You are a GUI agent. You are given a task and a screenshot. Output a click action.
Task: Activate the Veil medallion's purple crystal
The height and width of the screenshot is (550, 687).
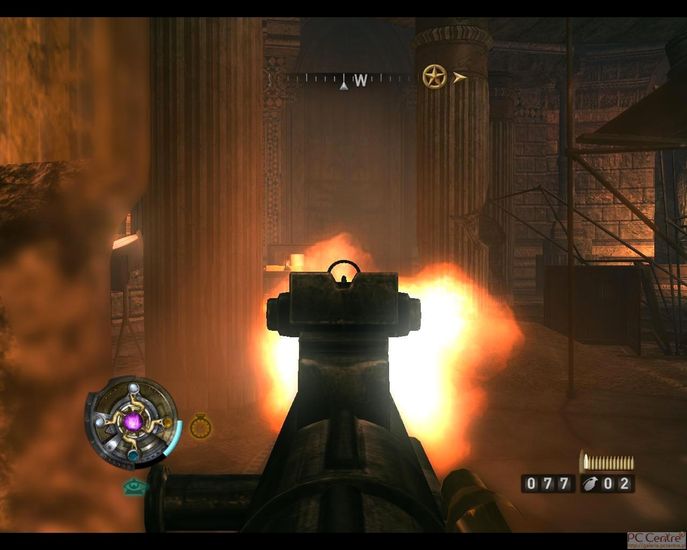(x=132, y=423)
